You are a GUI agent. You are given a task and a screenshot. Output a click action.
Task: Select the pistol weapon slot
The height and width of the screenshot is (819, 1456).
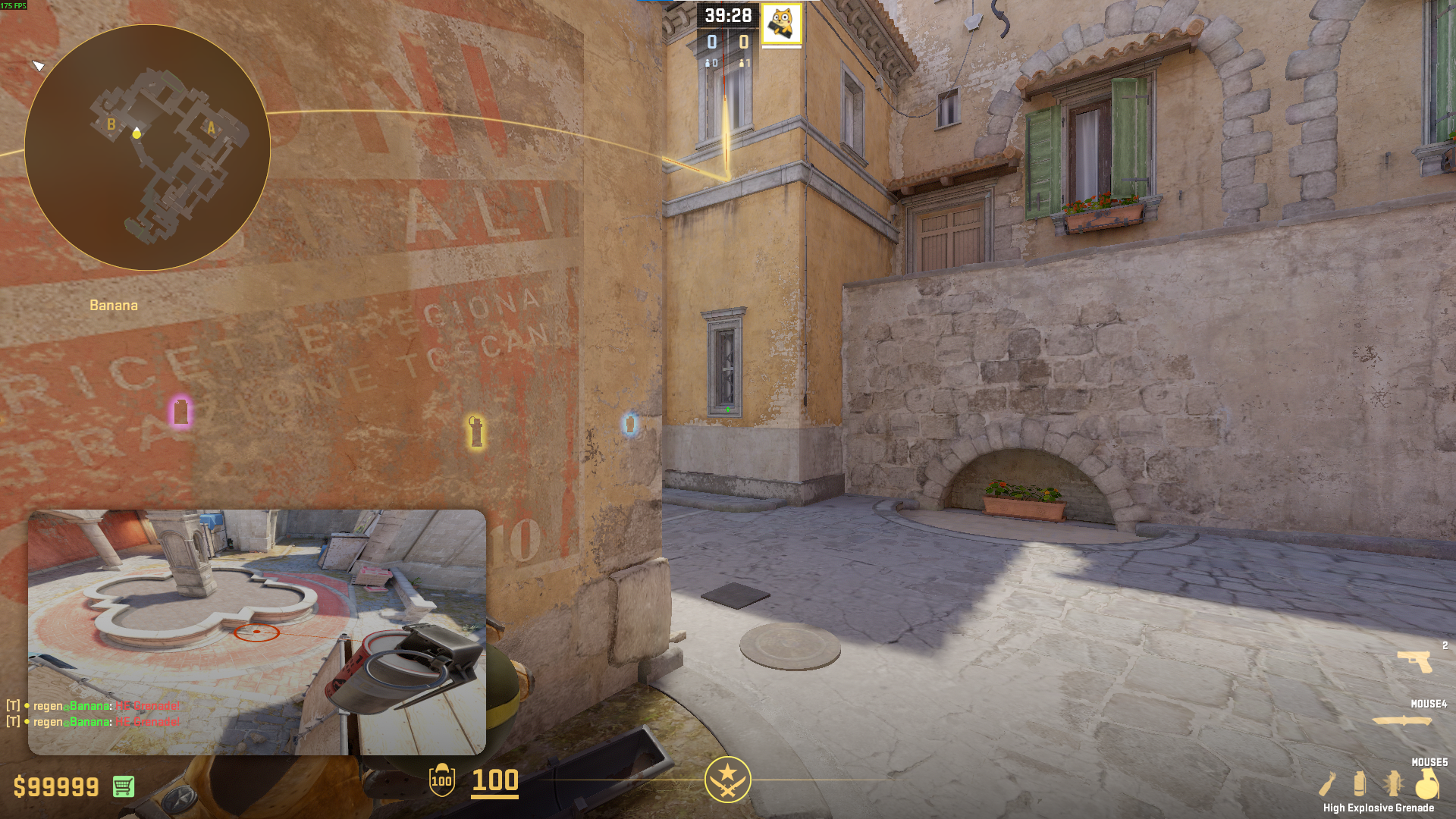pos(1415,661)
